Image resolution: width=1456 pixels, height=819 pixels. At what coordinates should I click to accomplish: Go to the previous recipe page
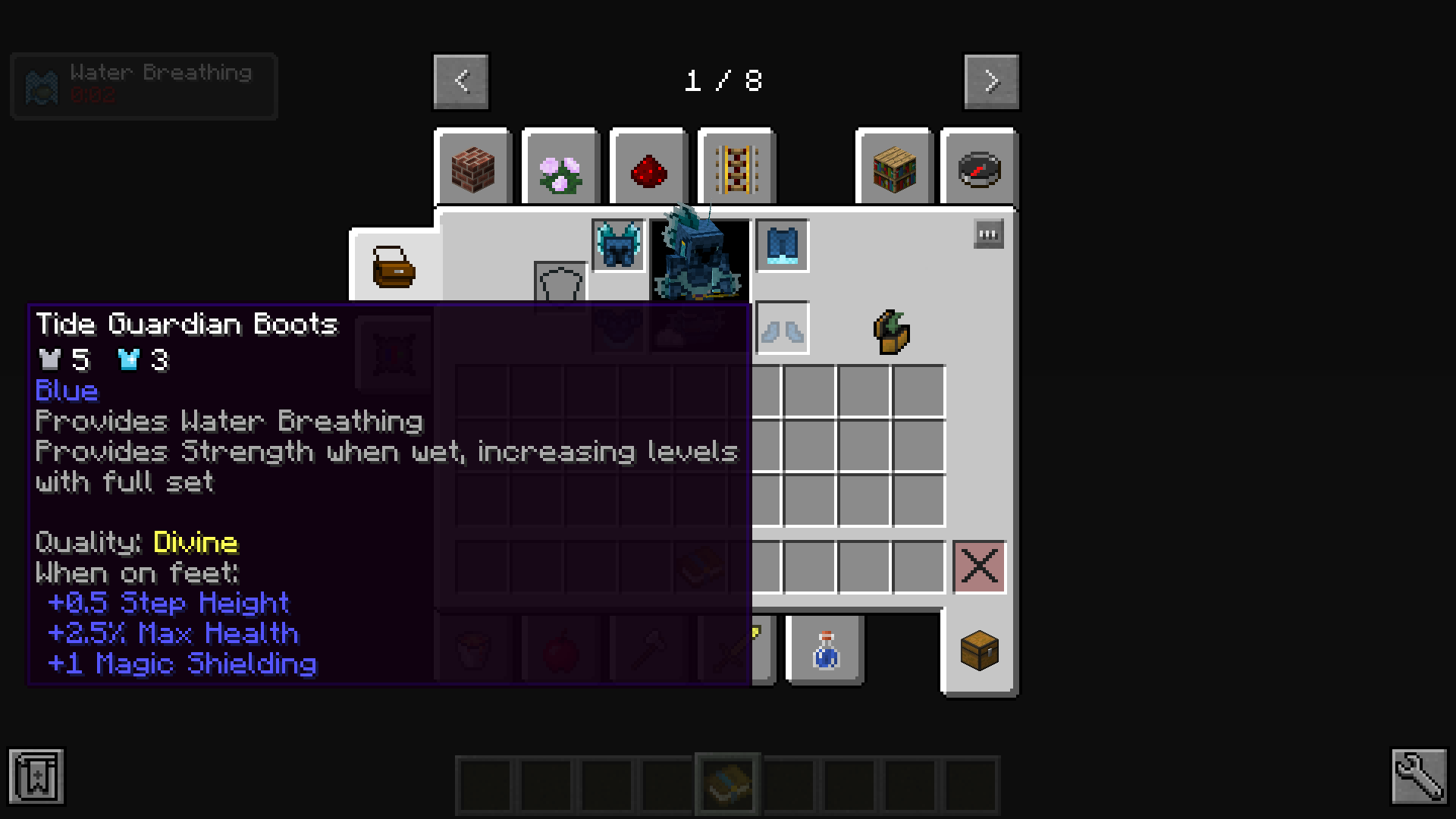[x=460, y=81]
